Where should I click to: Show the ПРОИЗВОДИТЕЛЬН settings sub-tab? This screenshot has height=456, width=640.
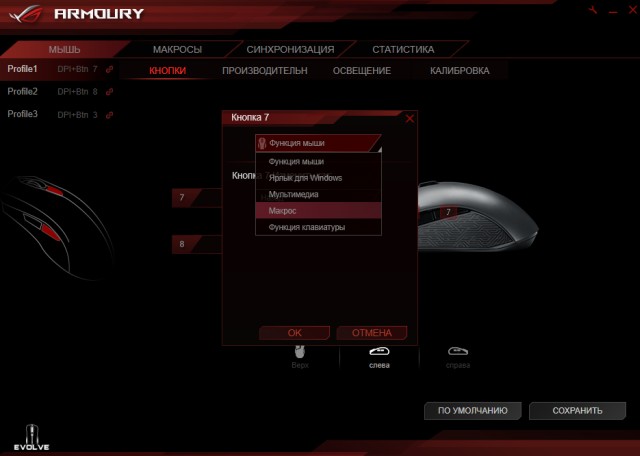(x=265, y=71)
